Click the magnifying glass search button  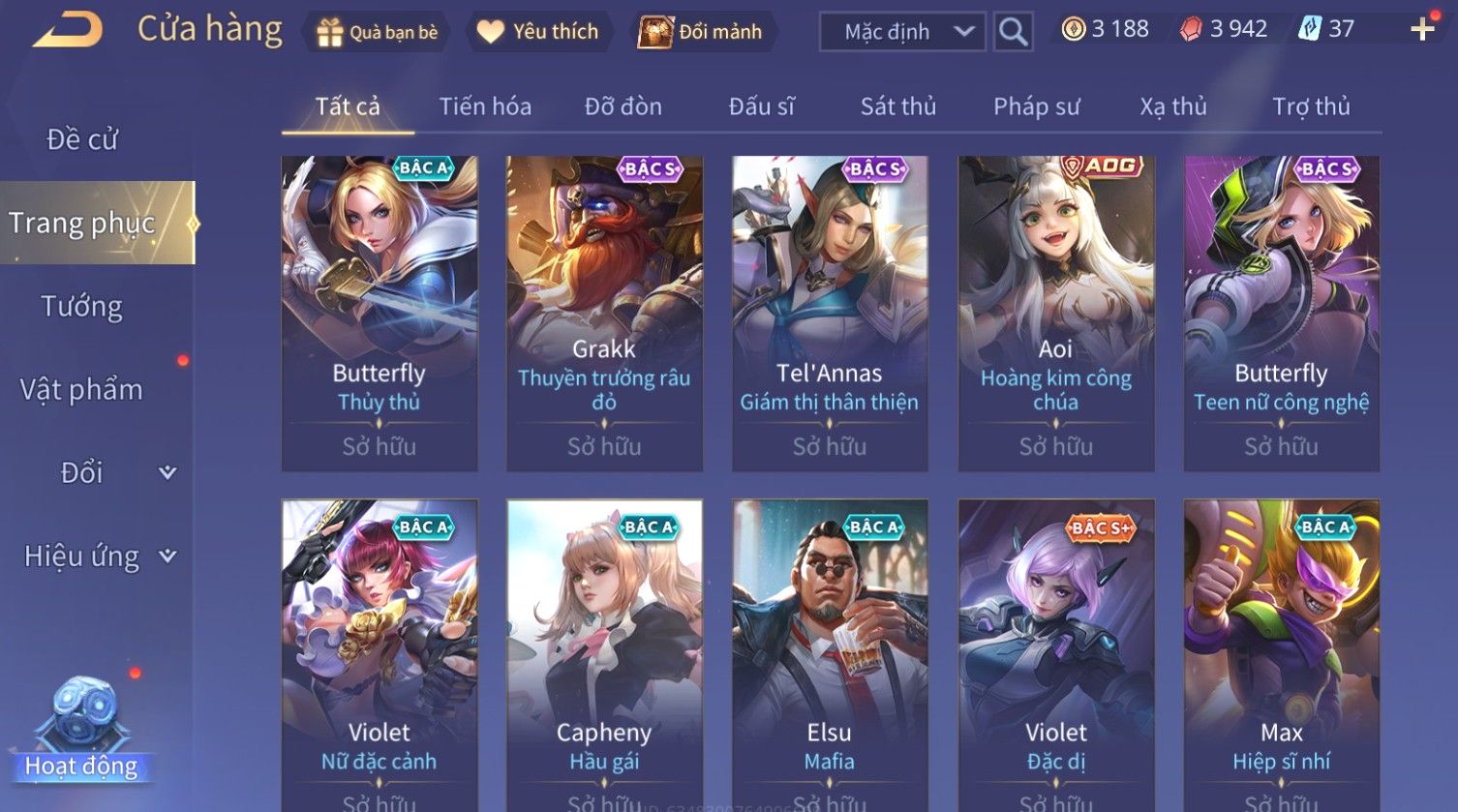click(x=1013, y=32)
